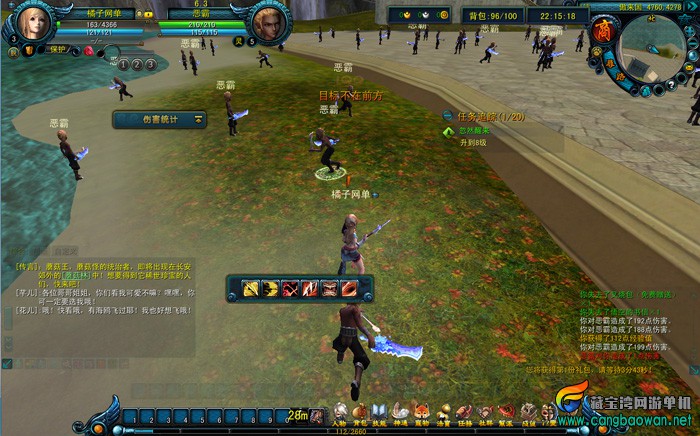Expand the 伤害统计 damage statistics dropdown
Image resolution: width=700 pixels, height=436 pixels.
point(199,119)
